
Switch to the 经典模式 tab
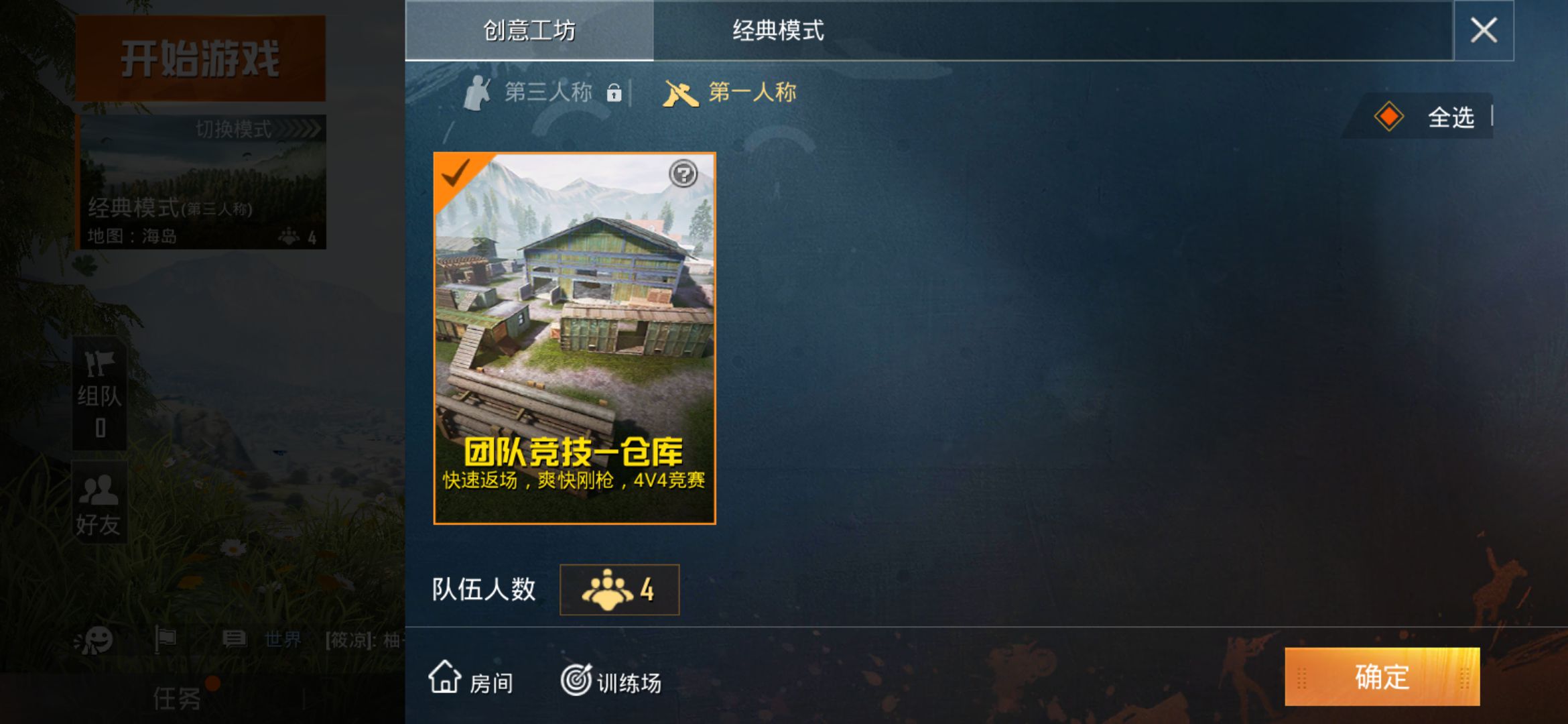click(779, 29)
